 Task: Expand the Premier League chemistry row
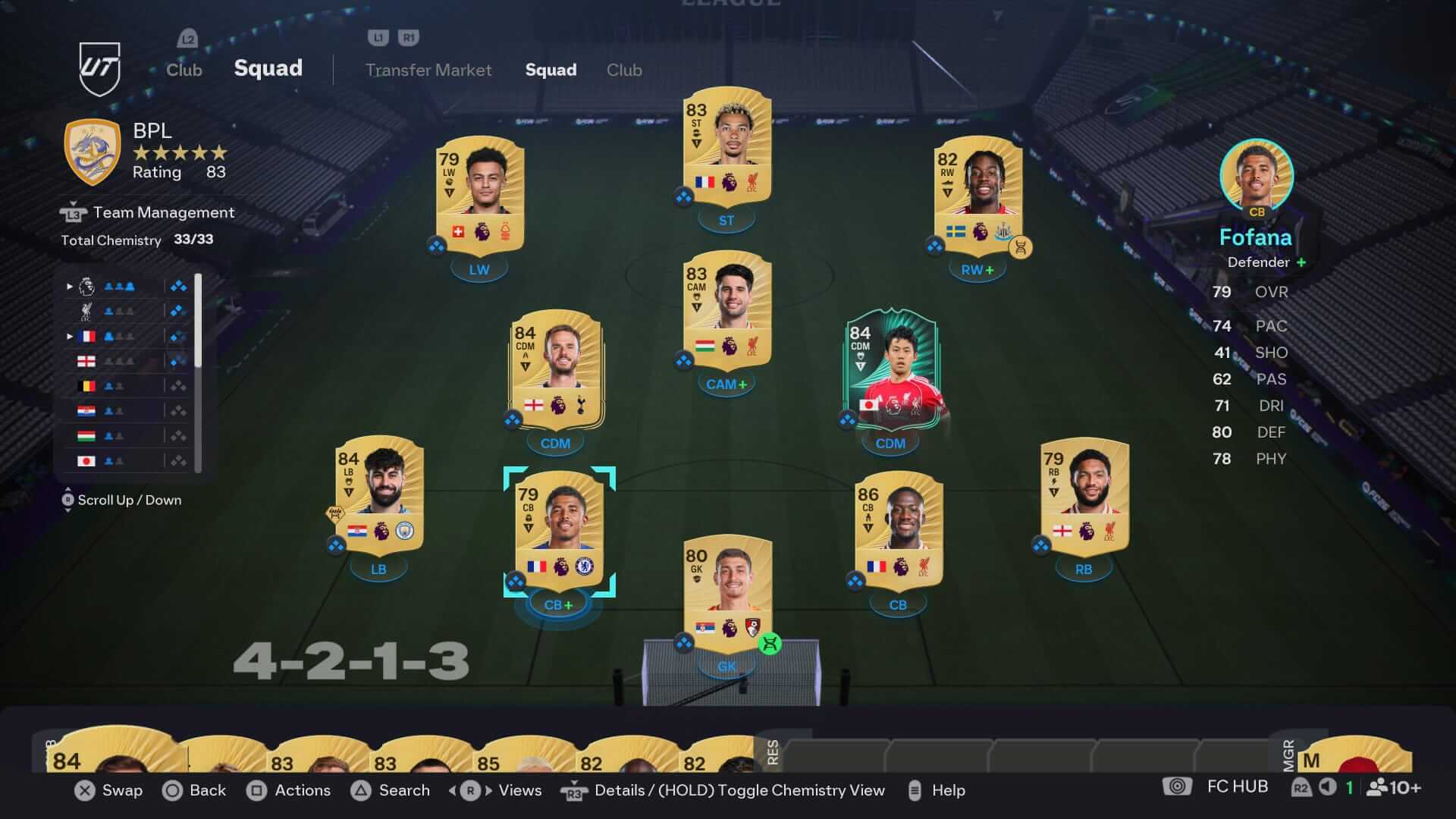(70, 287)
